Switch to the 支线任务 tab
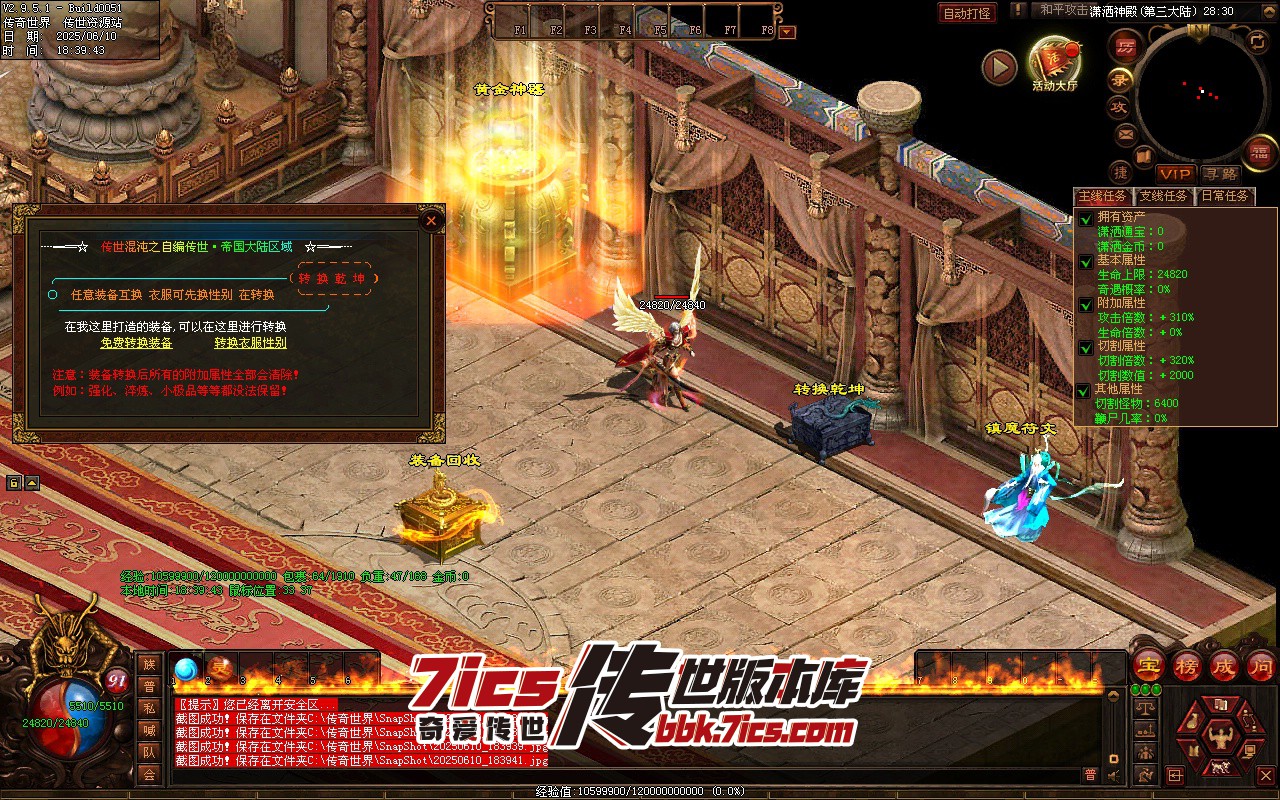This screenshot has height=800, width=1280. tap(1164, 196)
